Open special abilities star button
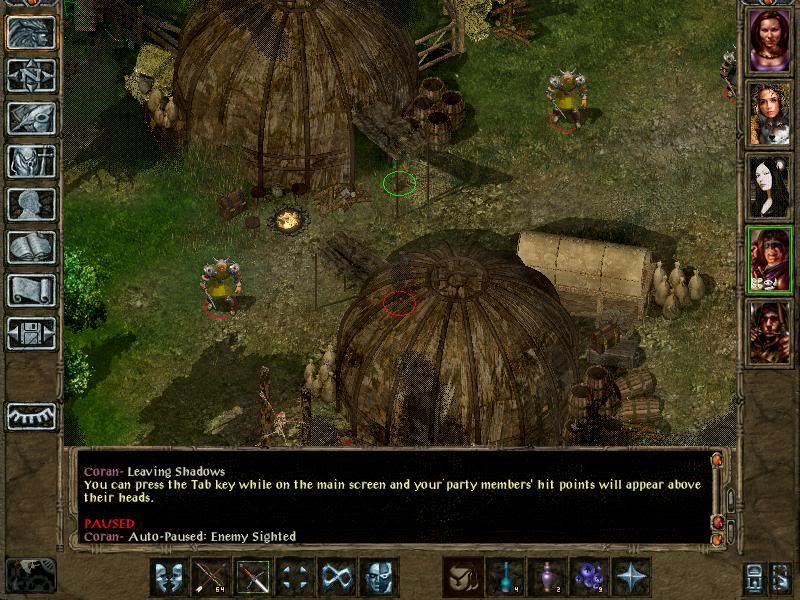Image resolution: width=800 pixels, height=600 pixels. pyautogui.click(x=631, y=577)
